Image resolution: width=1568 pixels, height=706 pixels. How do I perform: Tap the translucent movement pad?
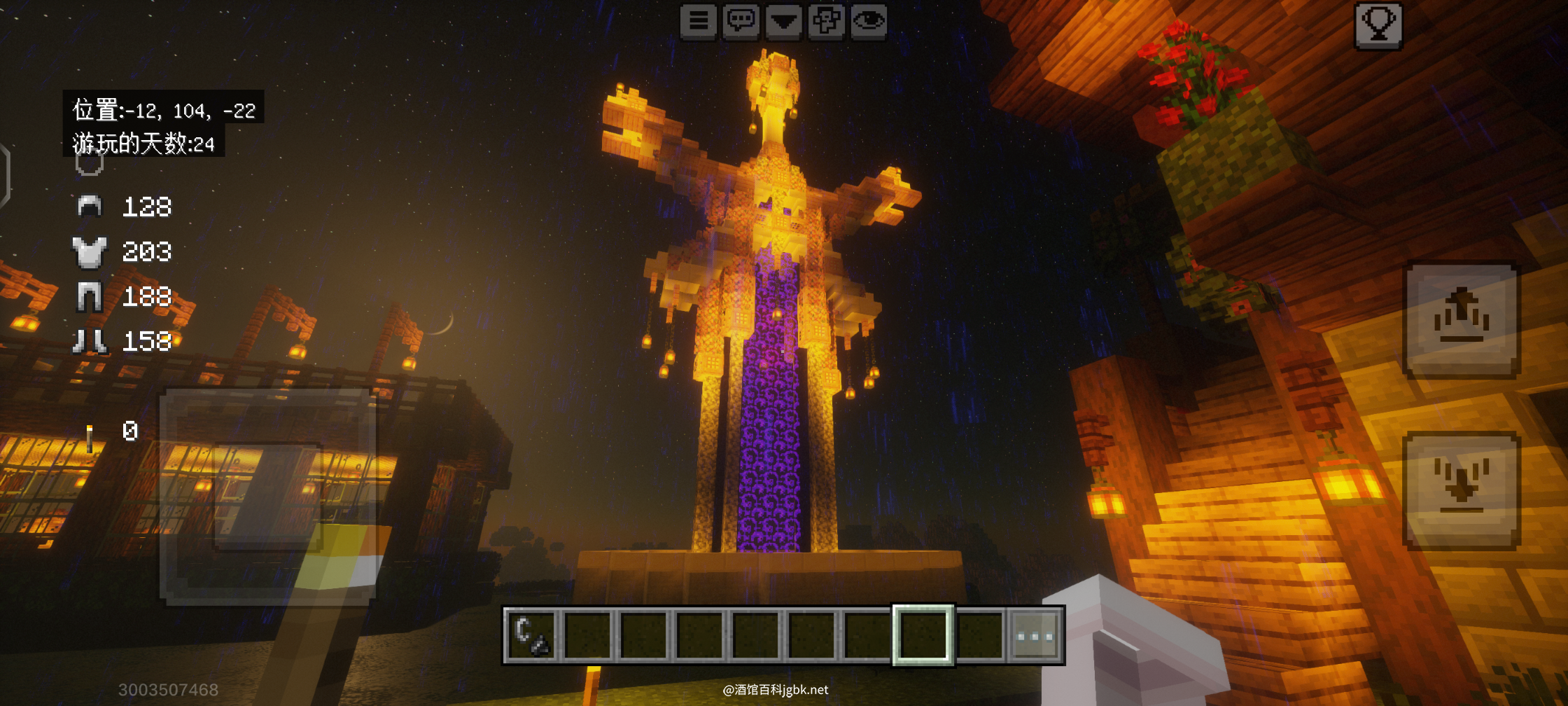click(267, 496)
